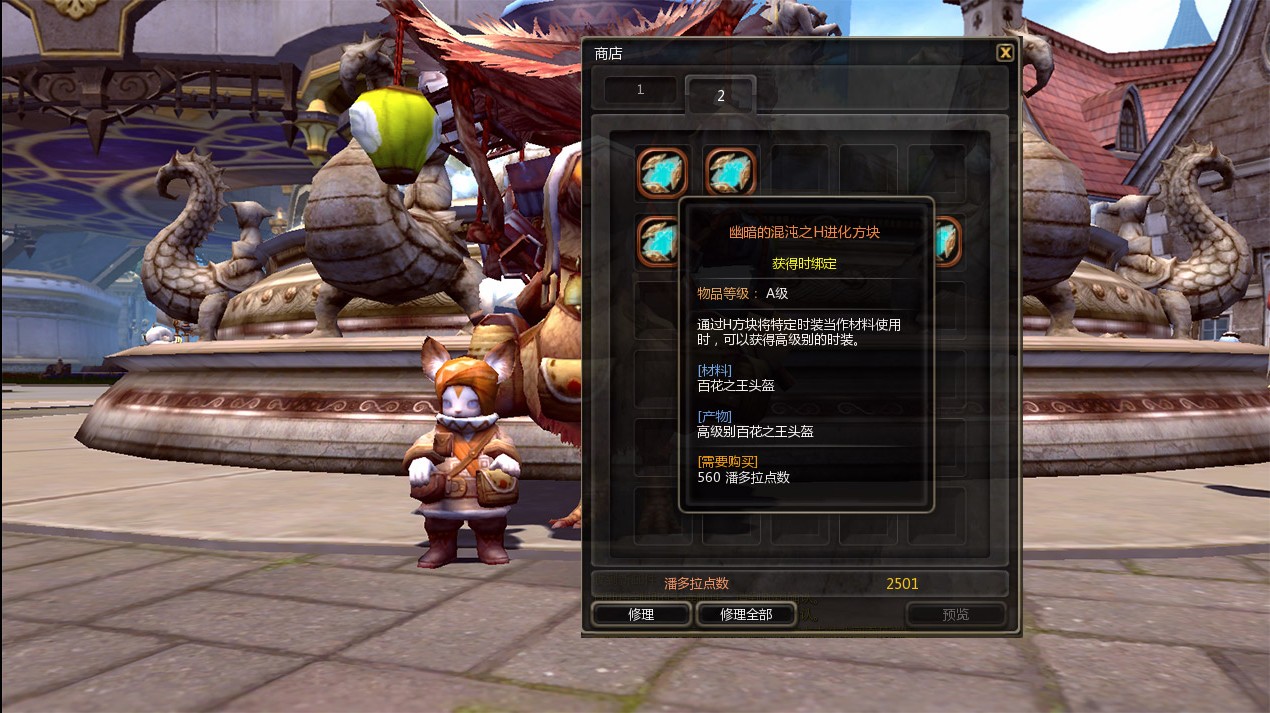Switch to shop tab 1
This screenshot has height=713, width=1270.
(640, 90)
